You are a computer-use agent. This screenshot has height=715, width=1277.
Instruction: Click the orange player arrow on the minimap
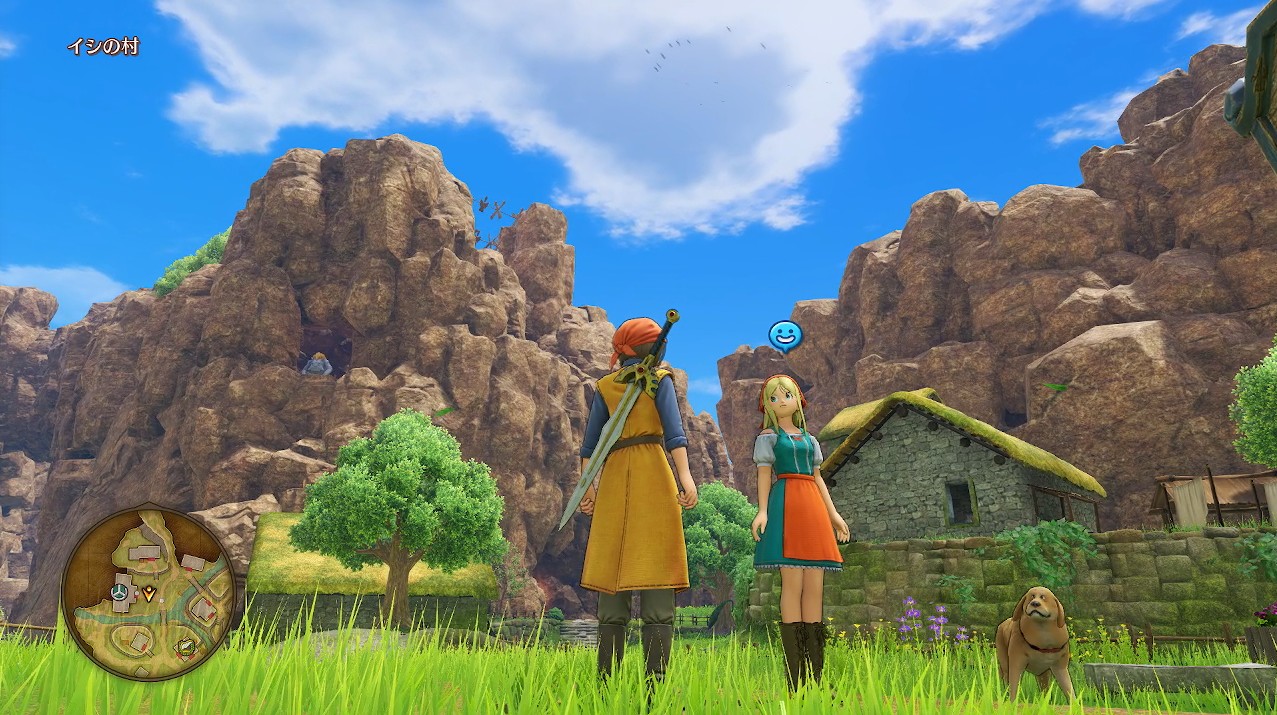click(149, 593)
